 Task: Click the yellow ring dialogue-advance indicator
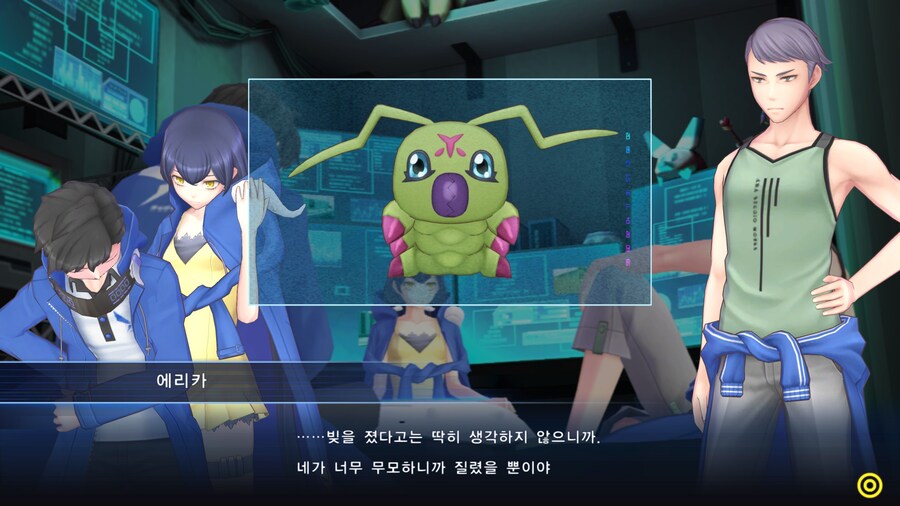tap(870, 485)
